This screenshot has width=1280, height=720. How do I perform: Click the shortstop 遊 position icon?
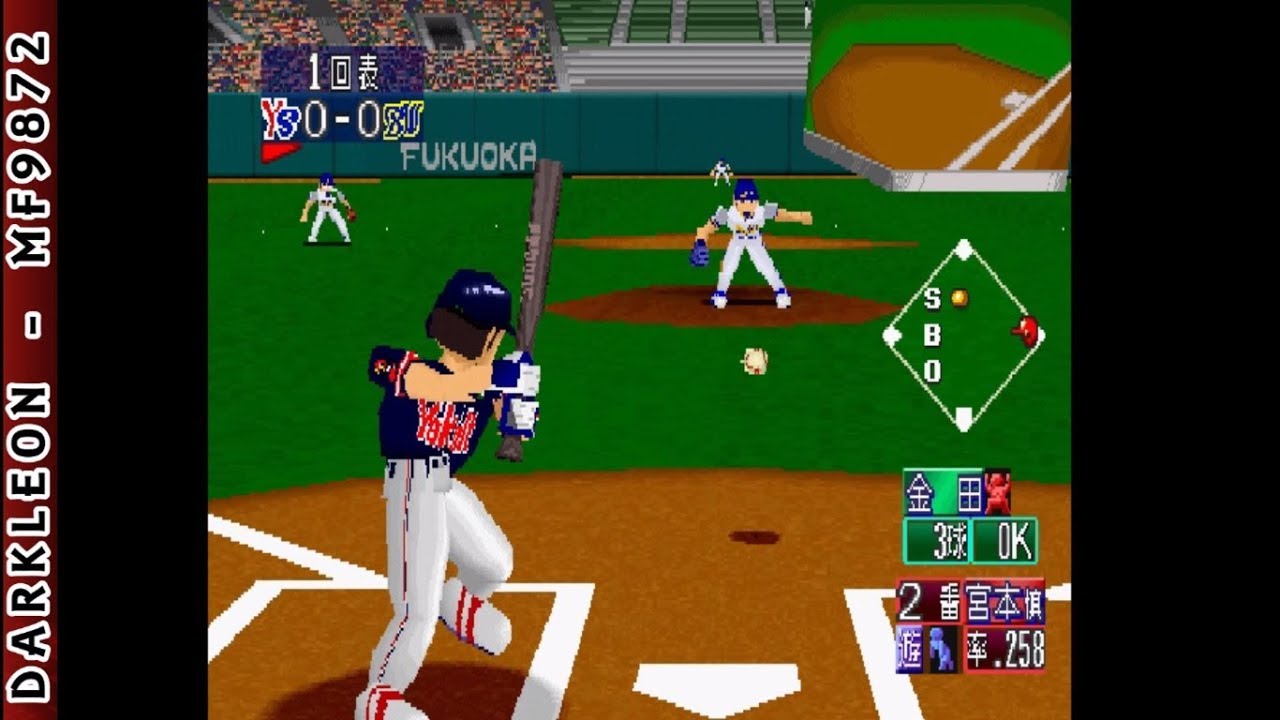tap(908, 650)
